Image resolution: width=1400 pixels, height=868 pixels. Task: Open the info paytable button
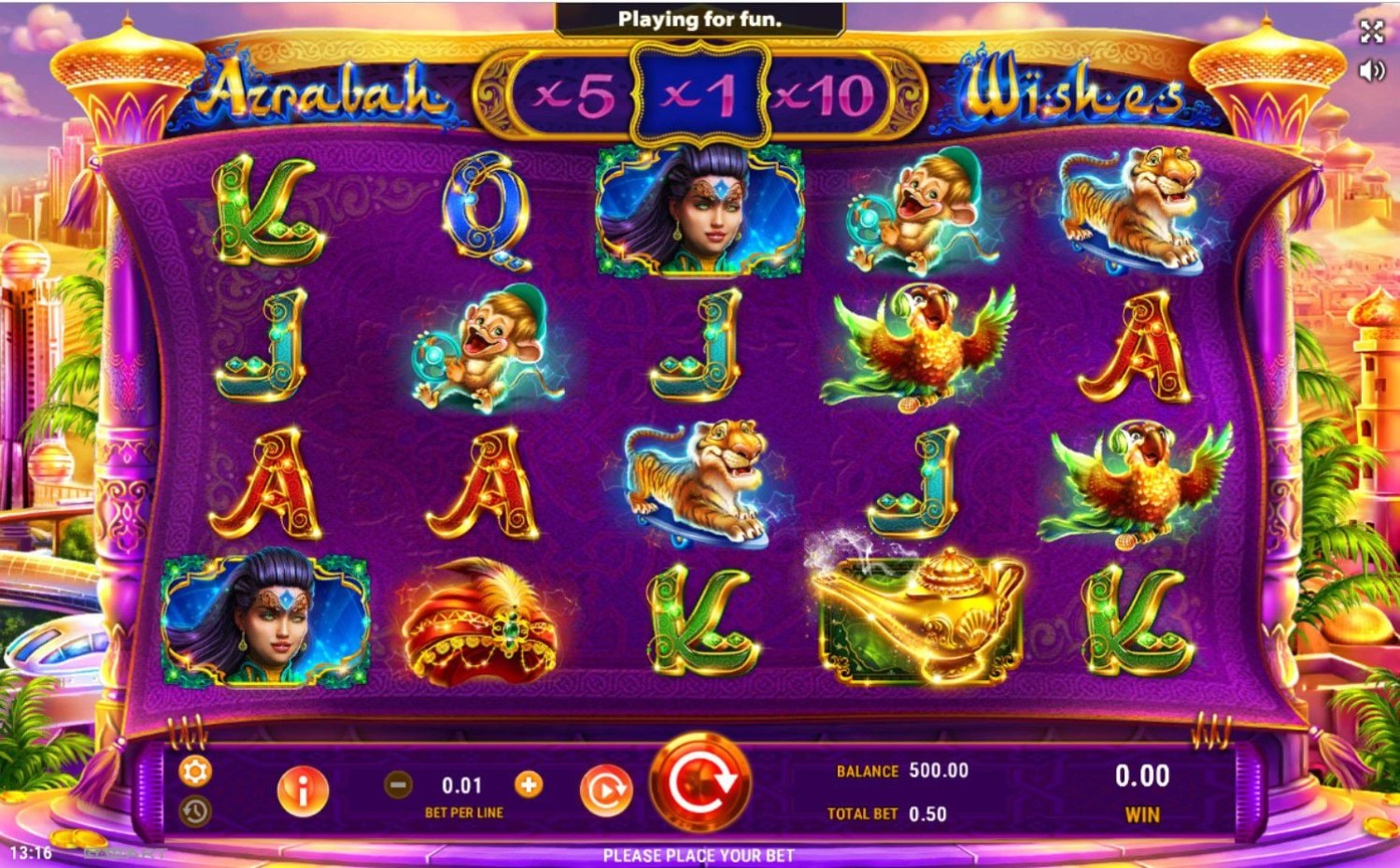coord(302,791)
